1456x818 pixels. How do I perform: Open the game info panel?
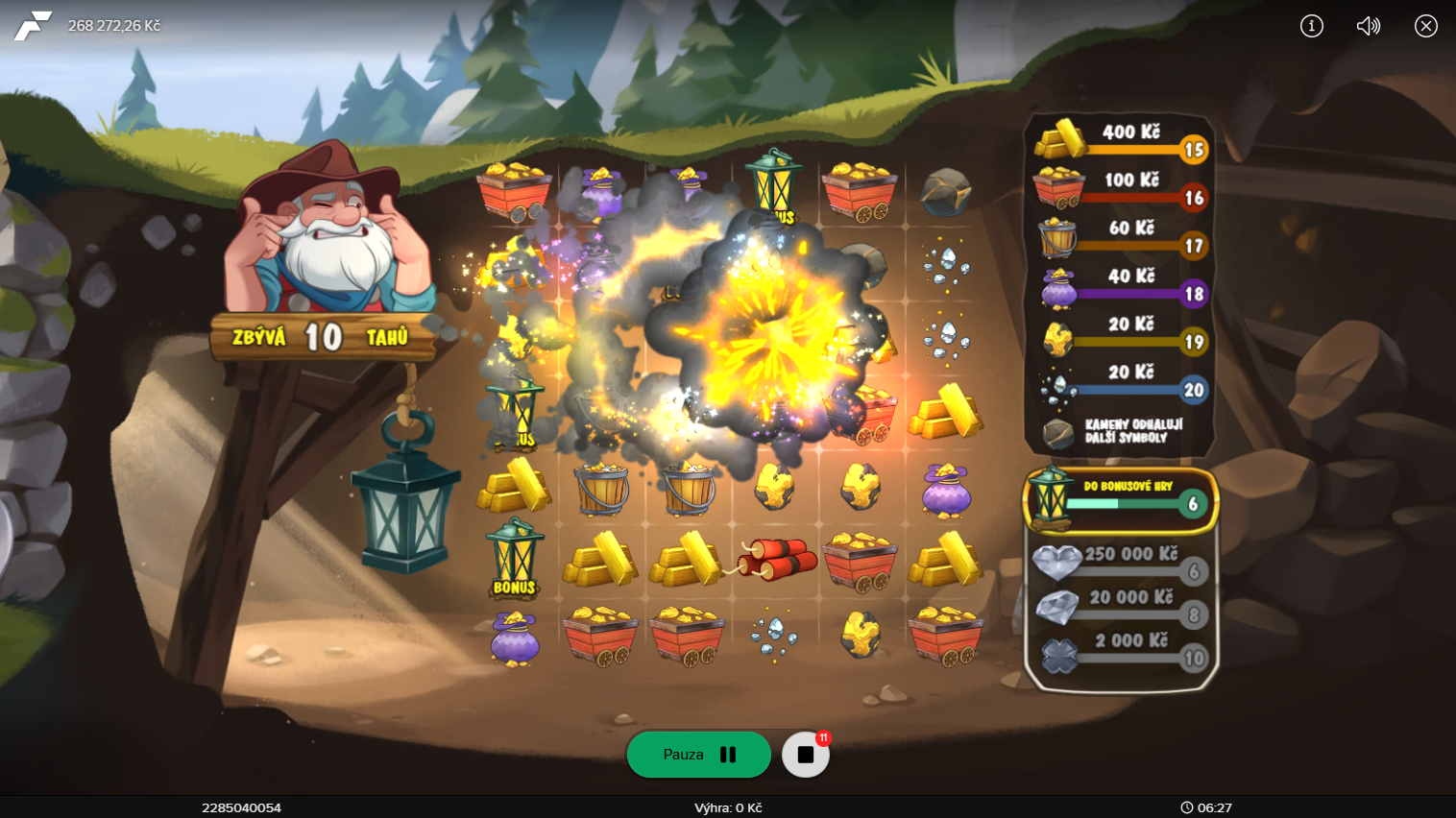click(1311, 26)
